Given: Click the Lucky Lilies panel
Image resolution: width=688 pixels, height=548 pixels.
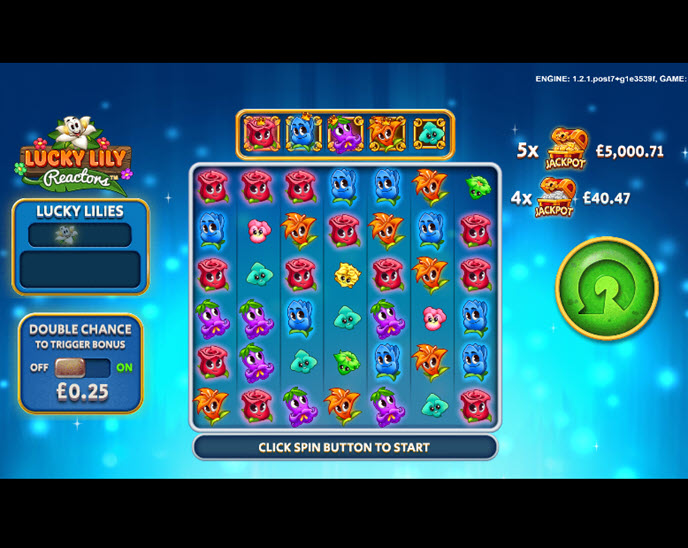Looking at the screenshot, I should 80,246.
